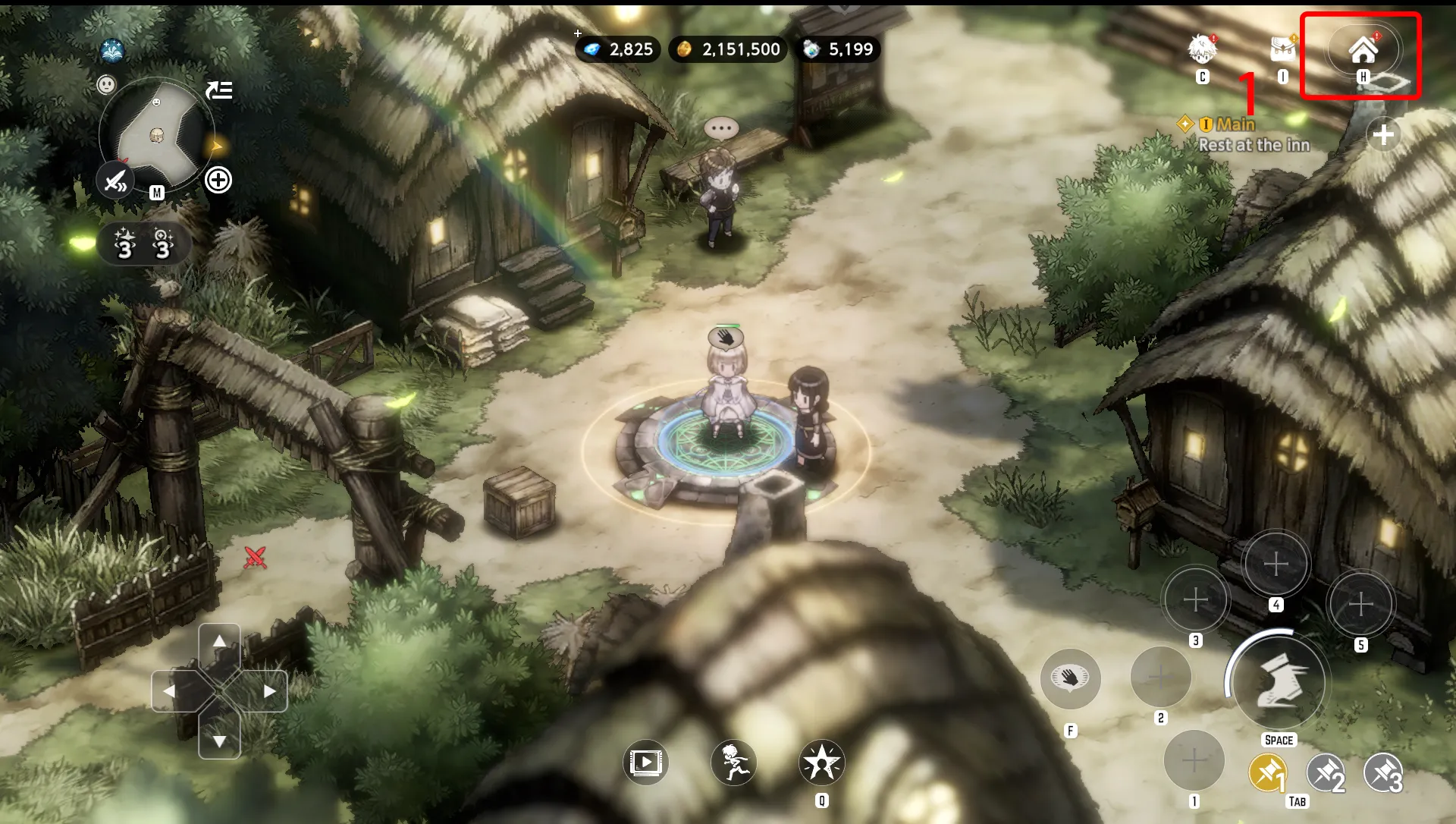Viewport: 1456px width, 824px height.
Task: Select the 'Rest at the inn' main quest
Action: pyautogui.click(x=1254, y=145)
